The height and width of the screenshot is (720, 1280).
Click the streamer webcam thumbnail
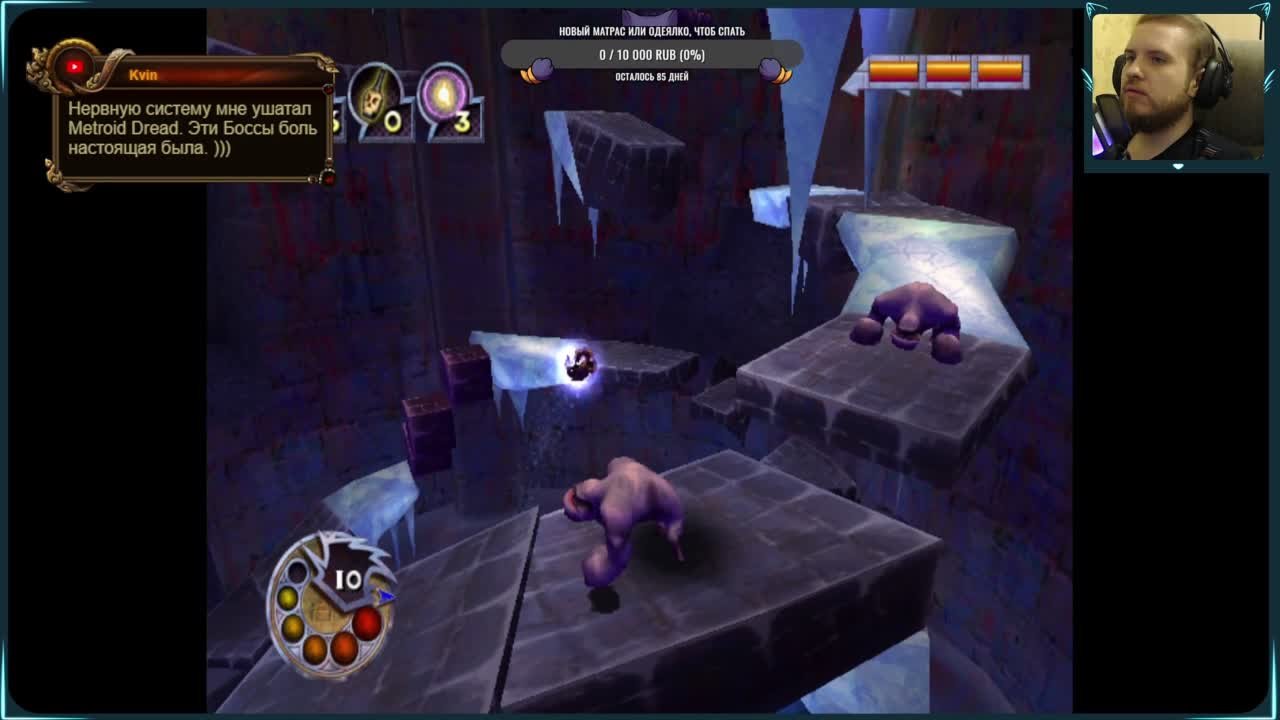(1177, 86)
